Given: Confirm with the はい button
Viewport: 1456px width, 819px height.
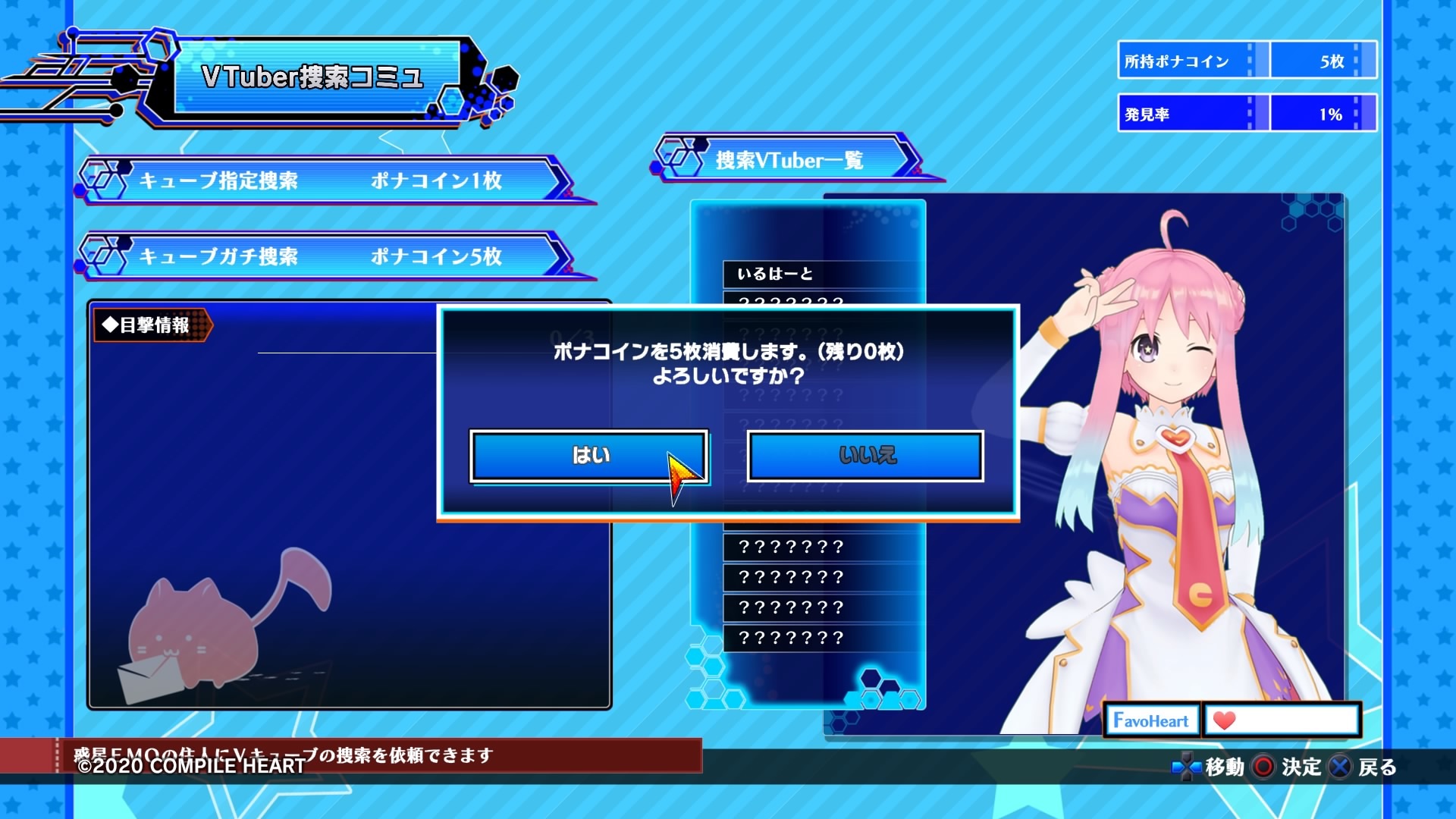Looking at the screenshot, I should [590, 457].
